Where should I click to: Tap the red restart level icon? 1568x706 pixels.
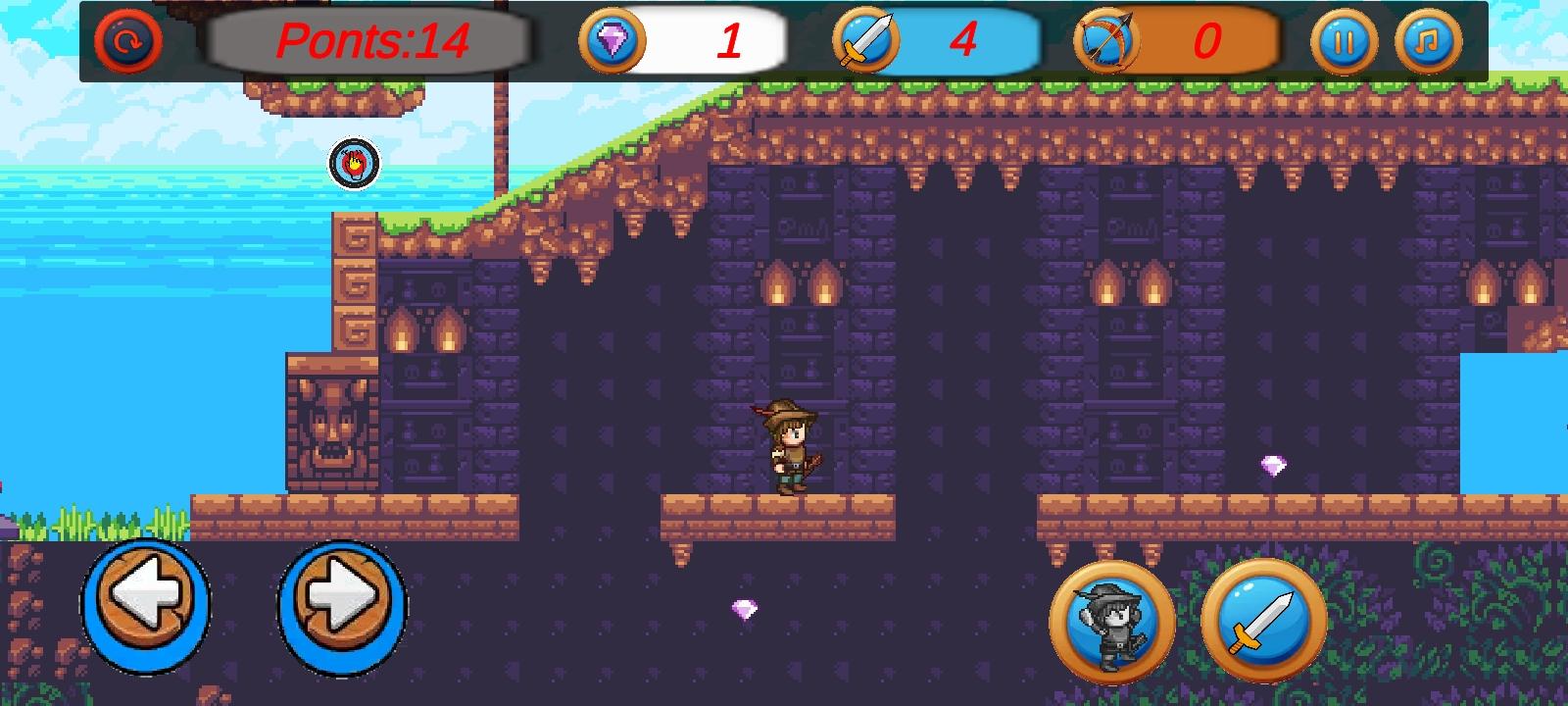pyautogui.click(x=127, y=41)
